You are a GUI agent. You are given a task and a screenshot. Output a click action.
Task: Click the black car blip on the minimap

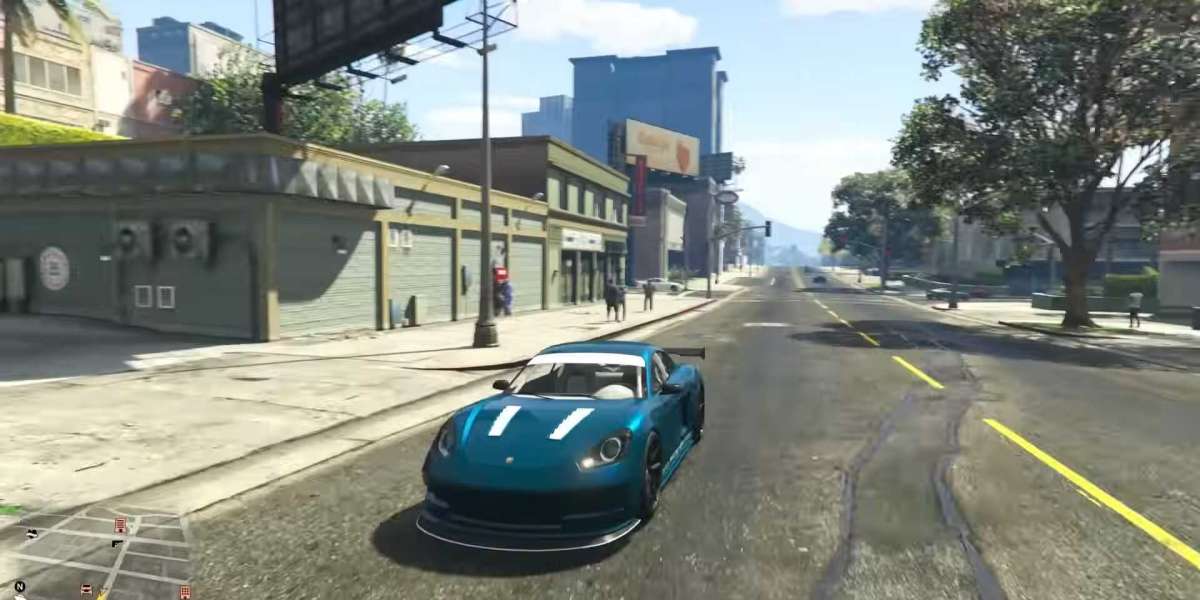point(33,533)
